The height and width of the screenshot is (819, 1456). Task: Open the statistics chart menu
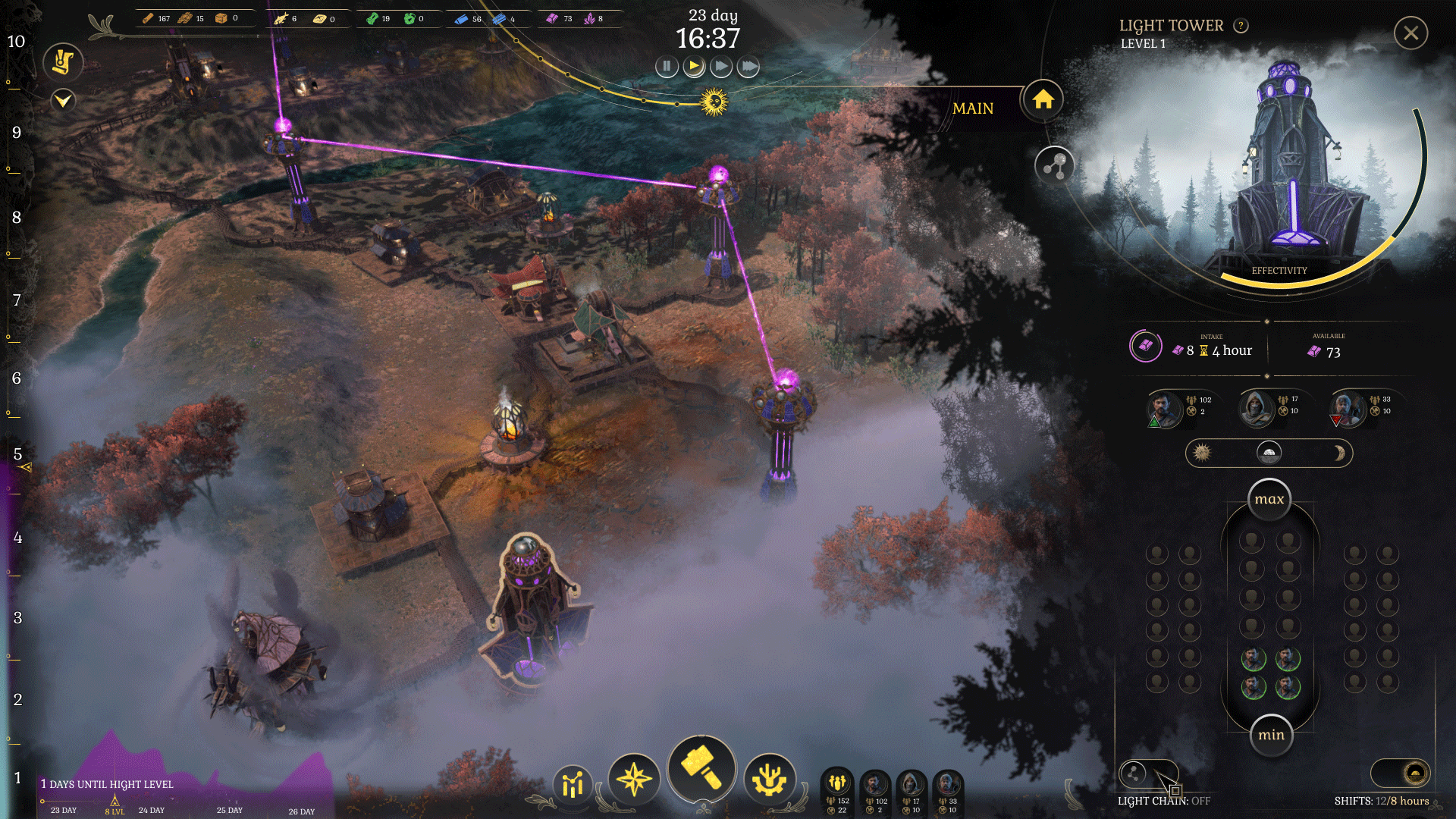[x=573, y=784]
